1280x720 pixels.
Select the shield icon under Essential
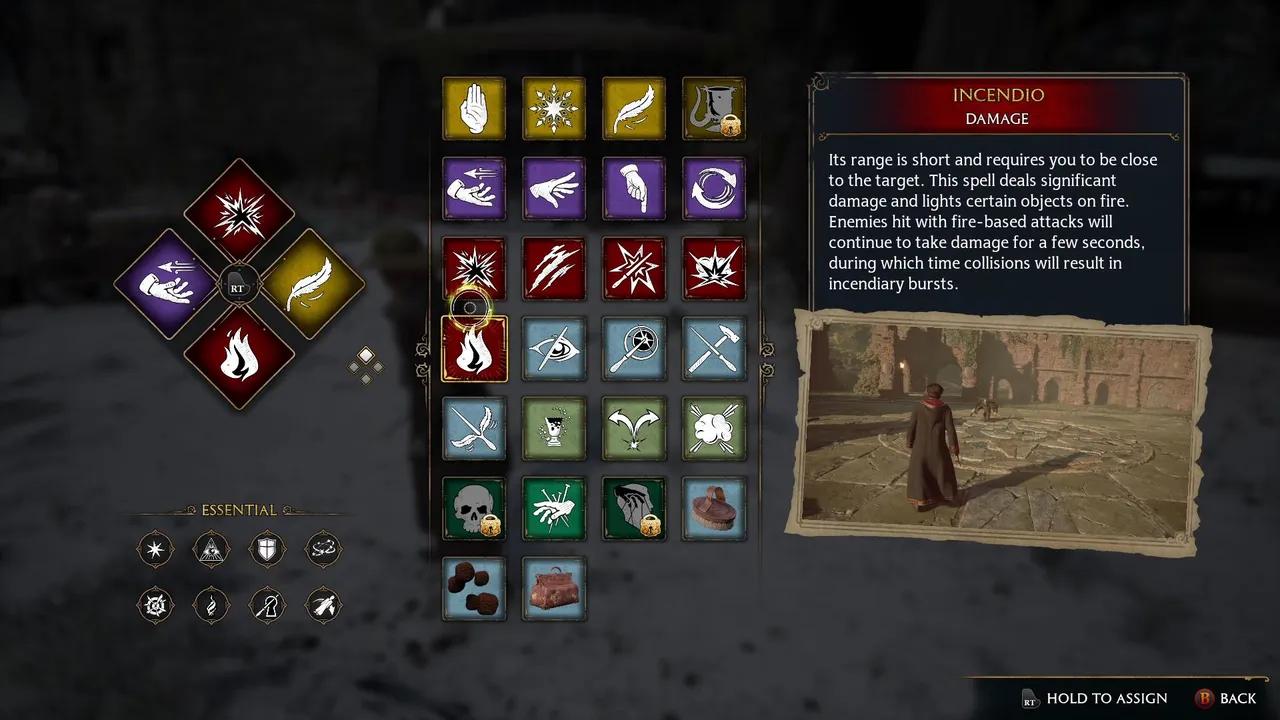(x=267, y=549)
